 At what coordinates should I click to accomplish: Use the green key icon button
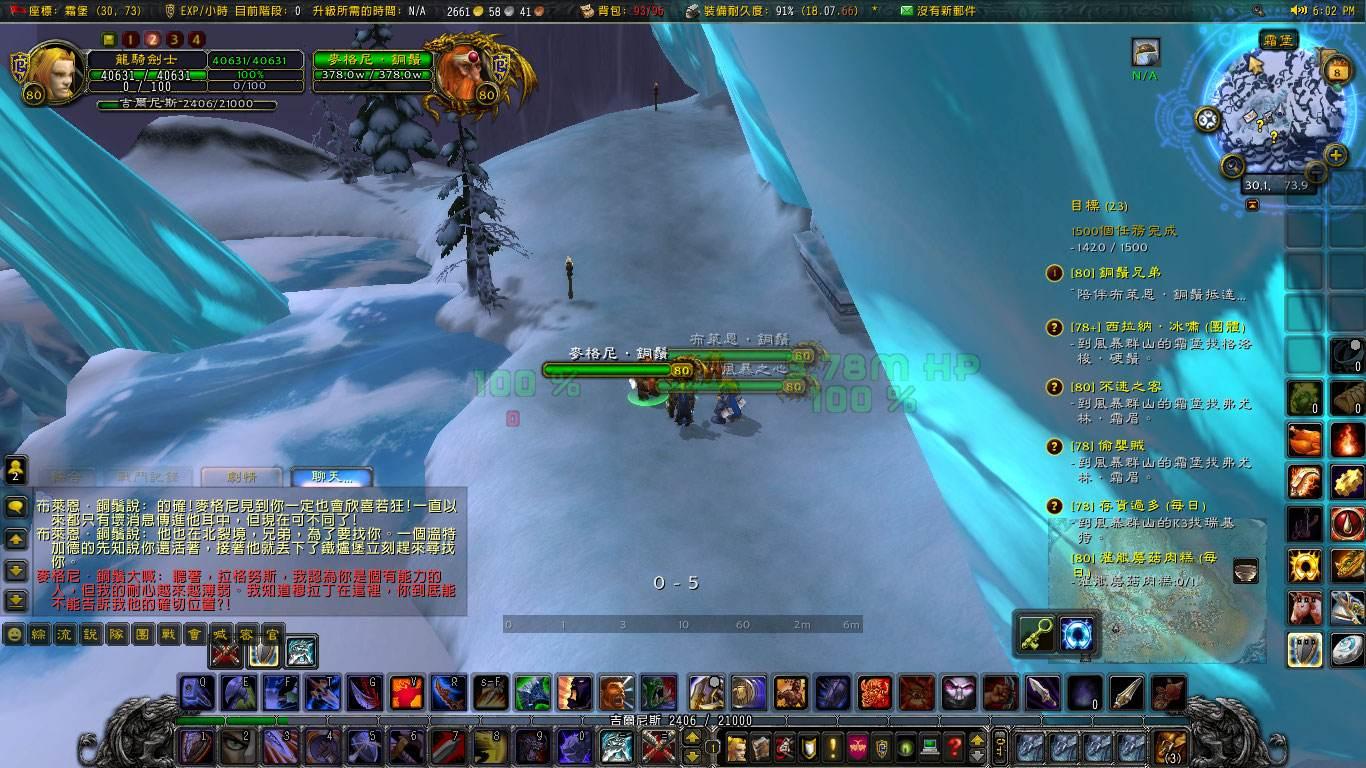(1036, 633)
